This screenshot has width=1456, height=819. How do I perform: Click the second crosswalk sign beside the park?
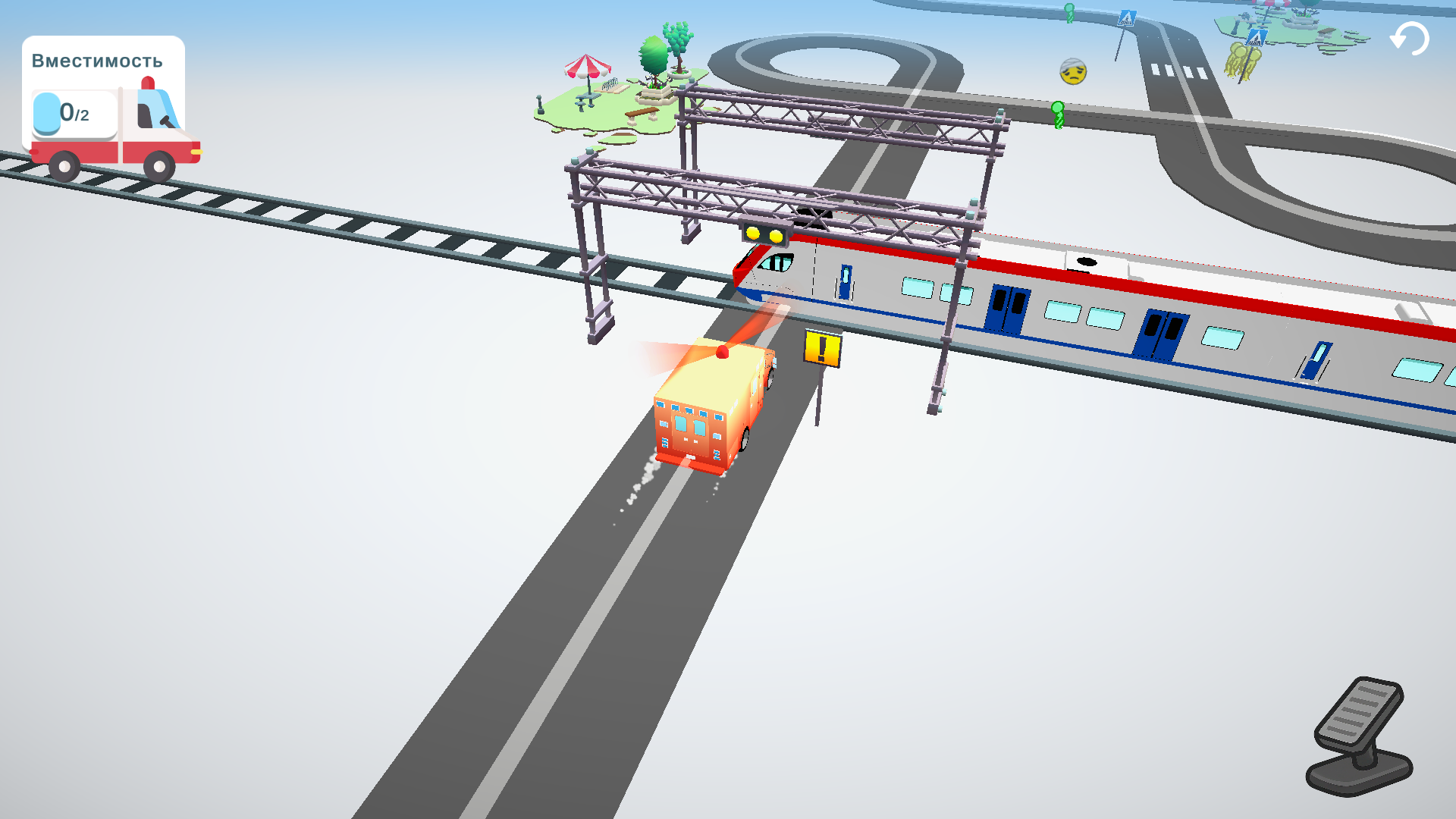(1256, 38)
